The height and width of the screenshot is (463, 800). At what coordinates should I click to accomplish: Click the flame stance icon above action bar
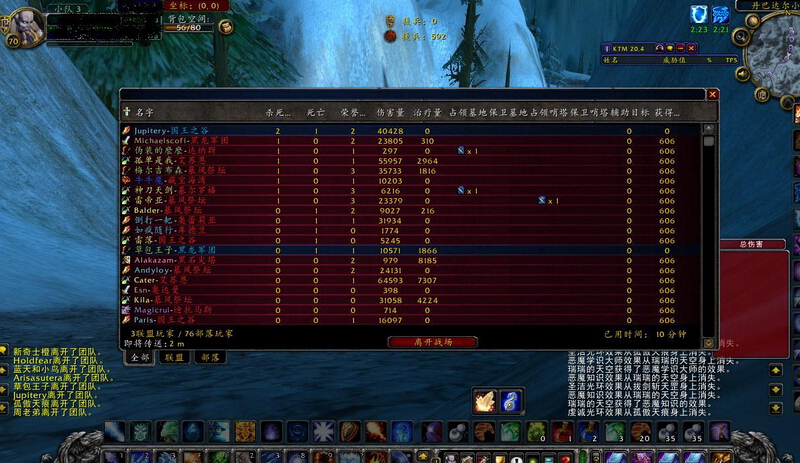tap(485, 400)
